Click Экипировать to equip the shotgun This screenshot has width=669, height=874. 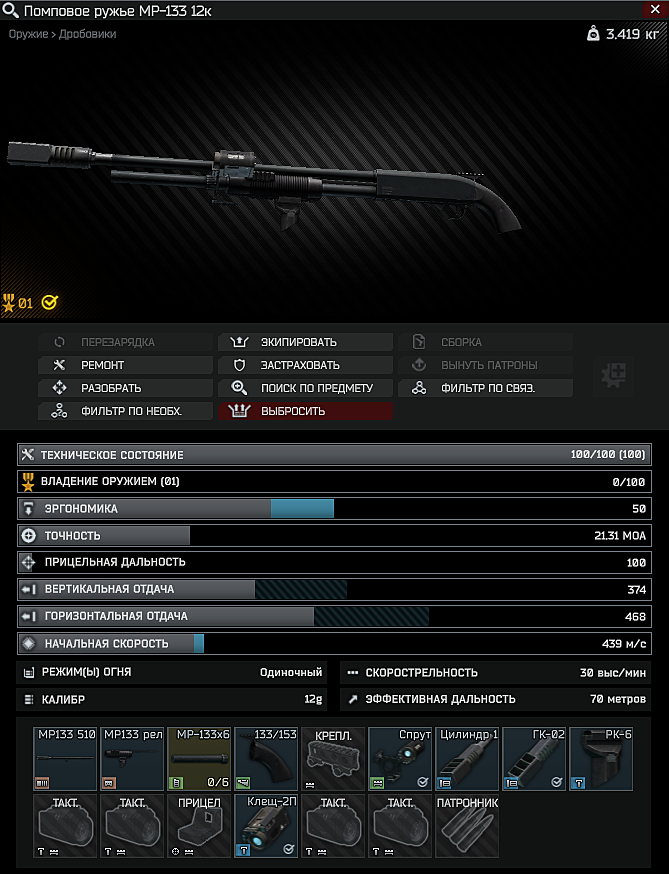[305, 342]
